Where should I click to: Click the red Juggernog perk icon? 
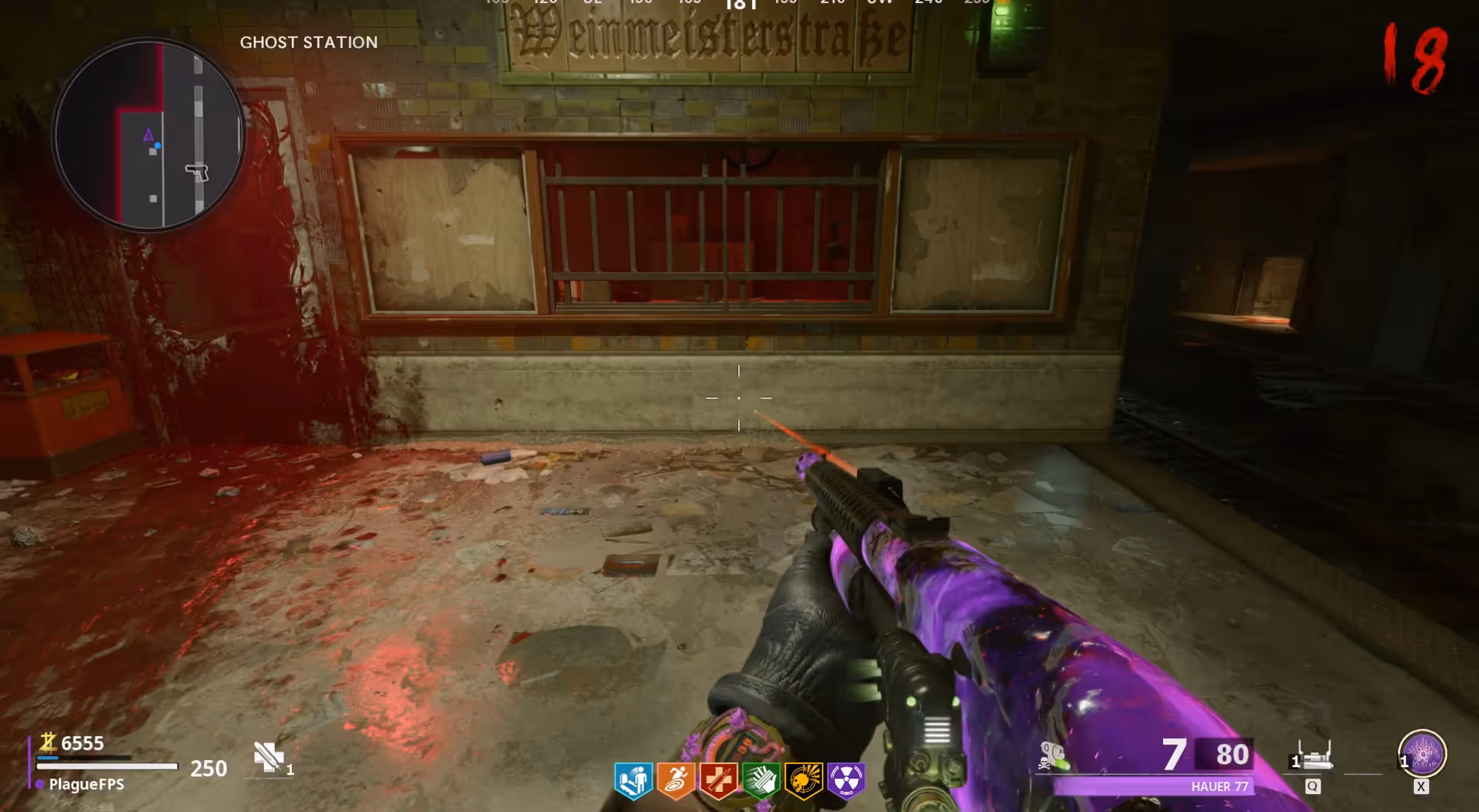pyautogui.click(x=718, y=779)
